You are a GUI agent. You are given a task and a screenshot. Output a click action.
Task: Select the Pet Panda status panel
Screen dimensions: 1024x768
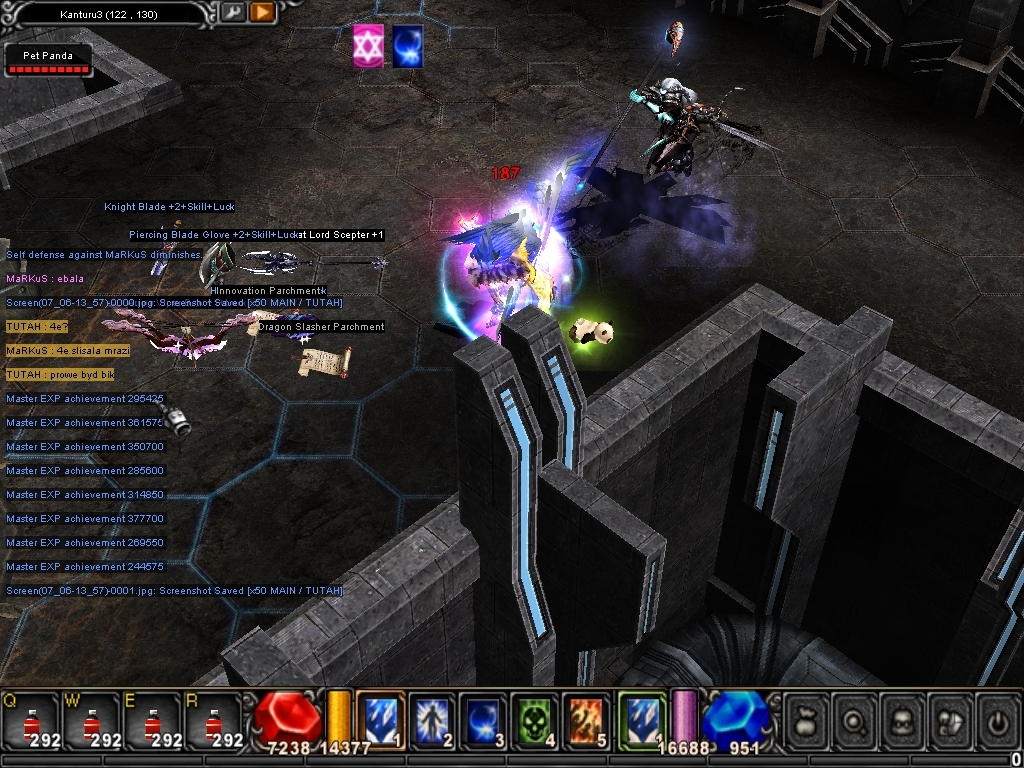pos(48,59)
